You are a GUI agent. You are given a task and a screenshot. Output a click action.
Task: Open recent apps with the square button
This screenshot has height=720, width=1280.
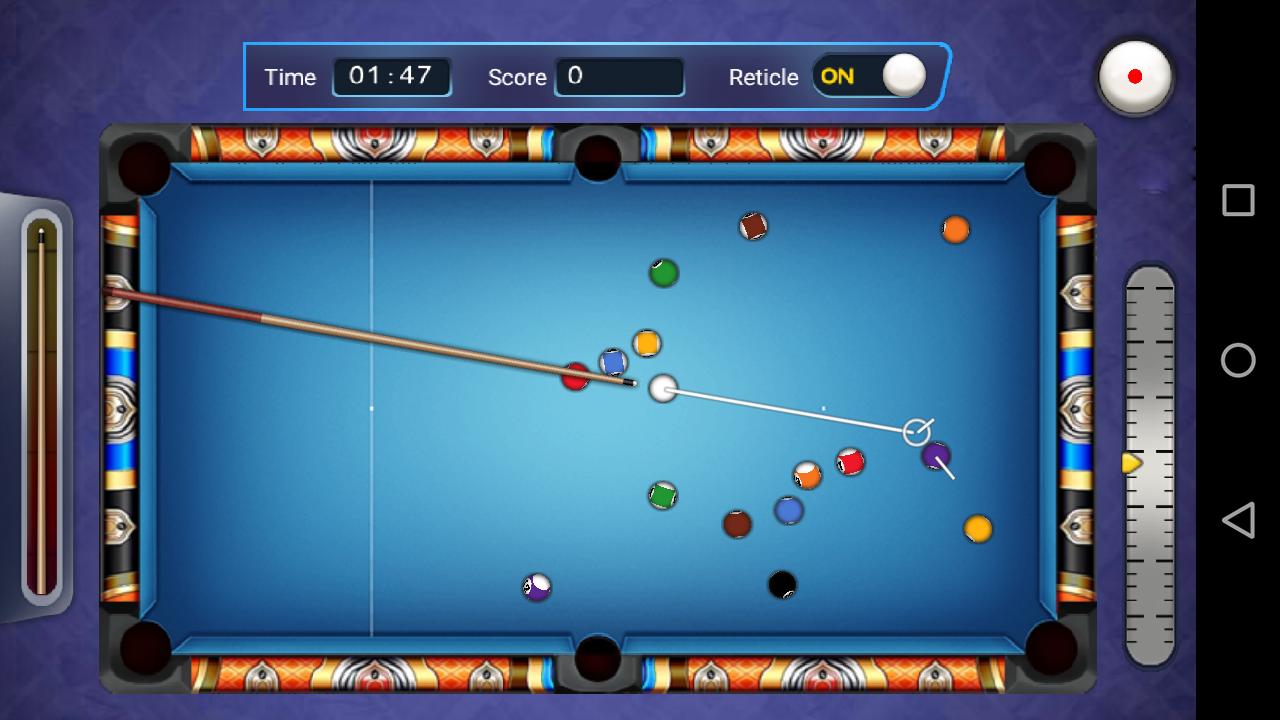[x=1237, y=199]
